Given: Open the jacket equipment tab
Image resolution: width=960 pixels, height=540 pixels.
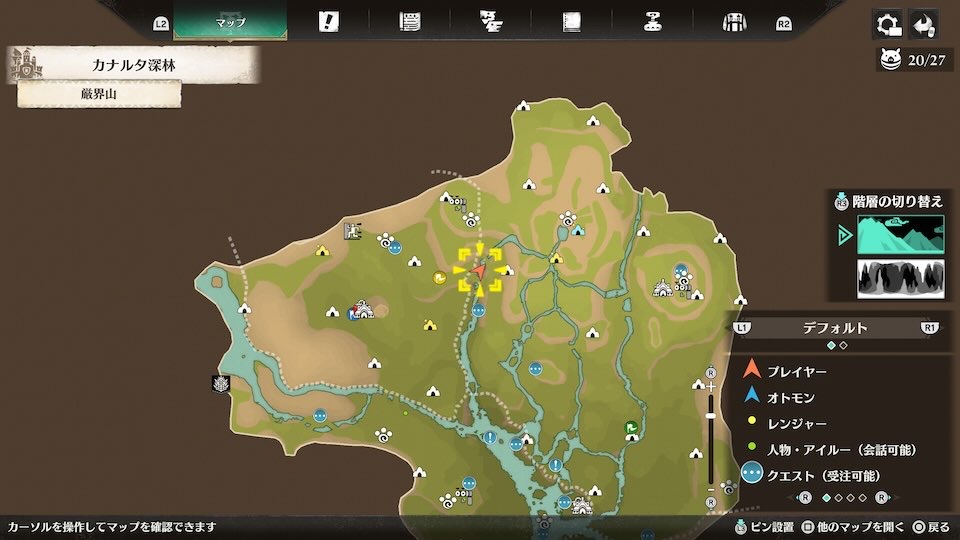Looking at the screenshot, I should [x=734, y=22].
